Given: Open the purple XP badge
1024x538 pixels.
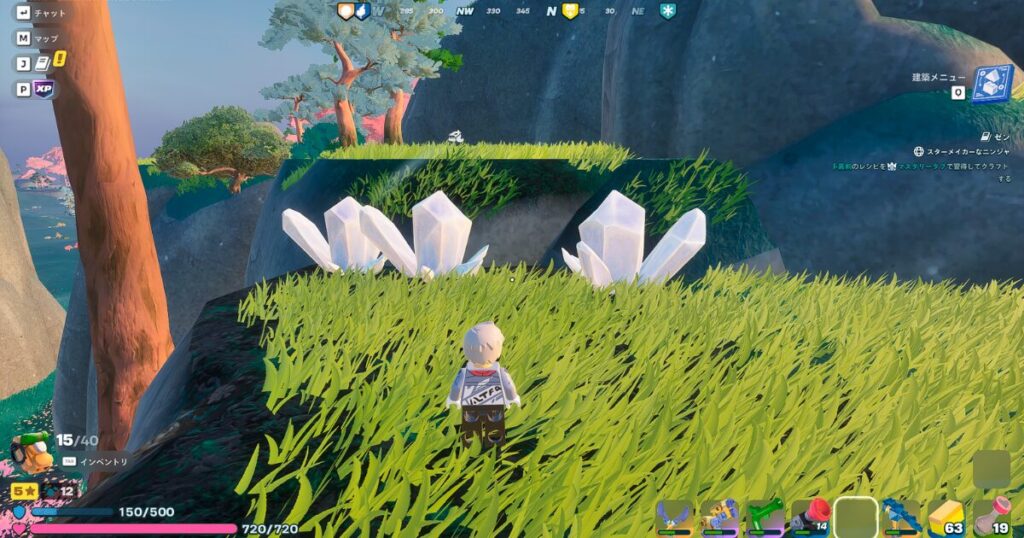Looking at the screenshot, I should coord(43,89).
